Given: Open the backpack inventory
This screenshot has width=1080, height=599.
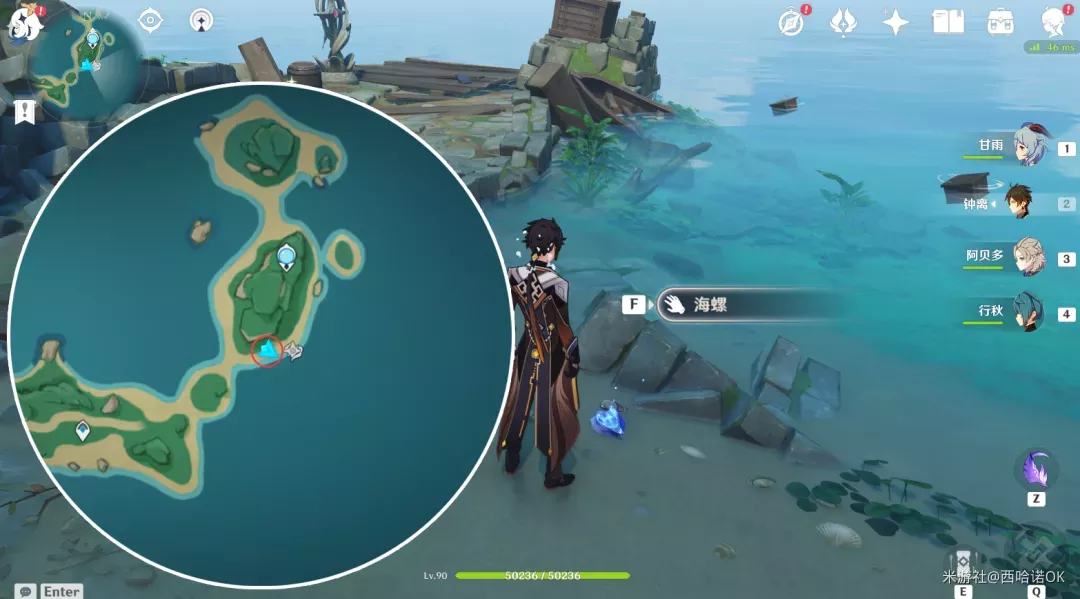Looking at the screenshot, I should point(999,22).
